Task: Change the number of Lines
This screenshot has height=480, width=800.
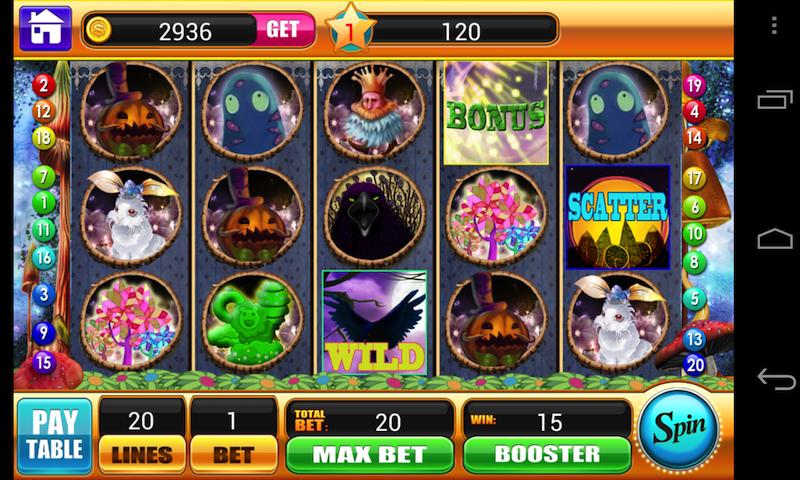Action: (141, 453)
